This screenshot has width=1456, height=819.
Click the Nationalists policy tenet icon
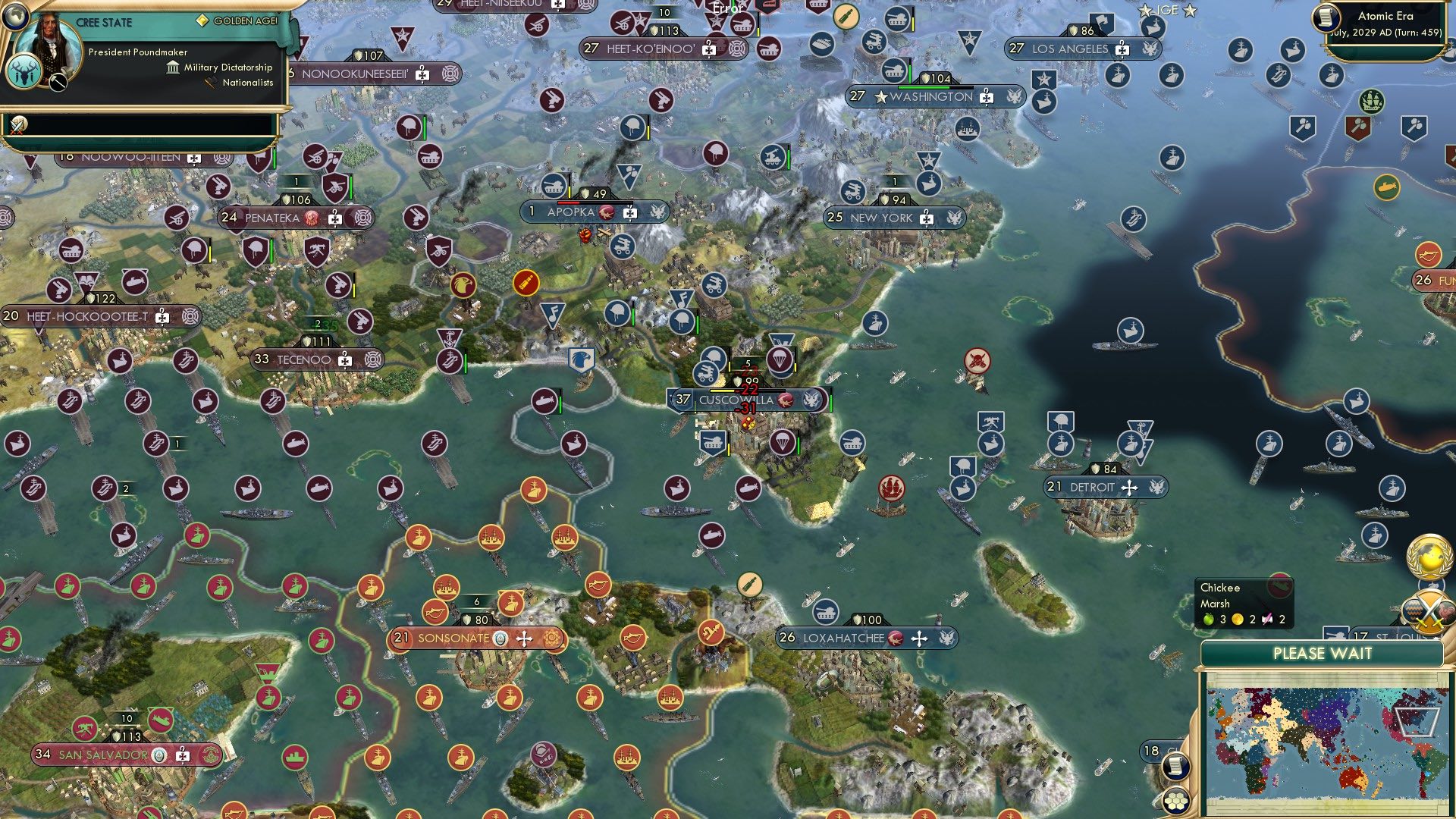tap(210, 82)
